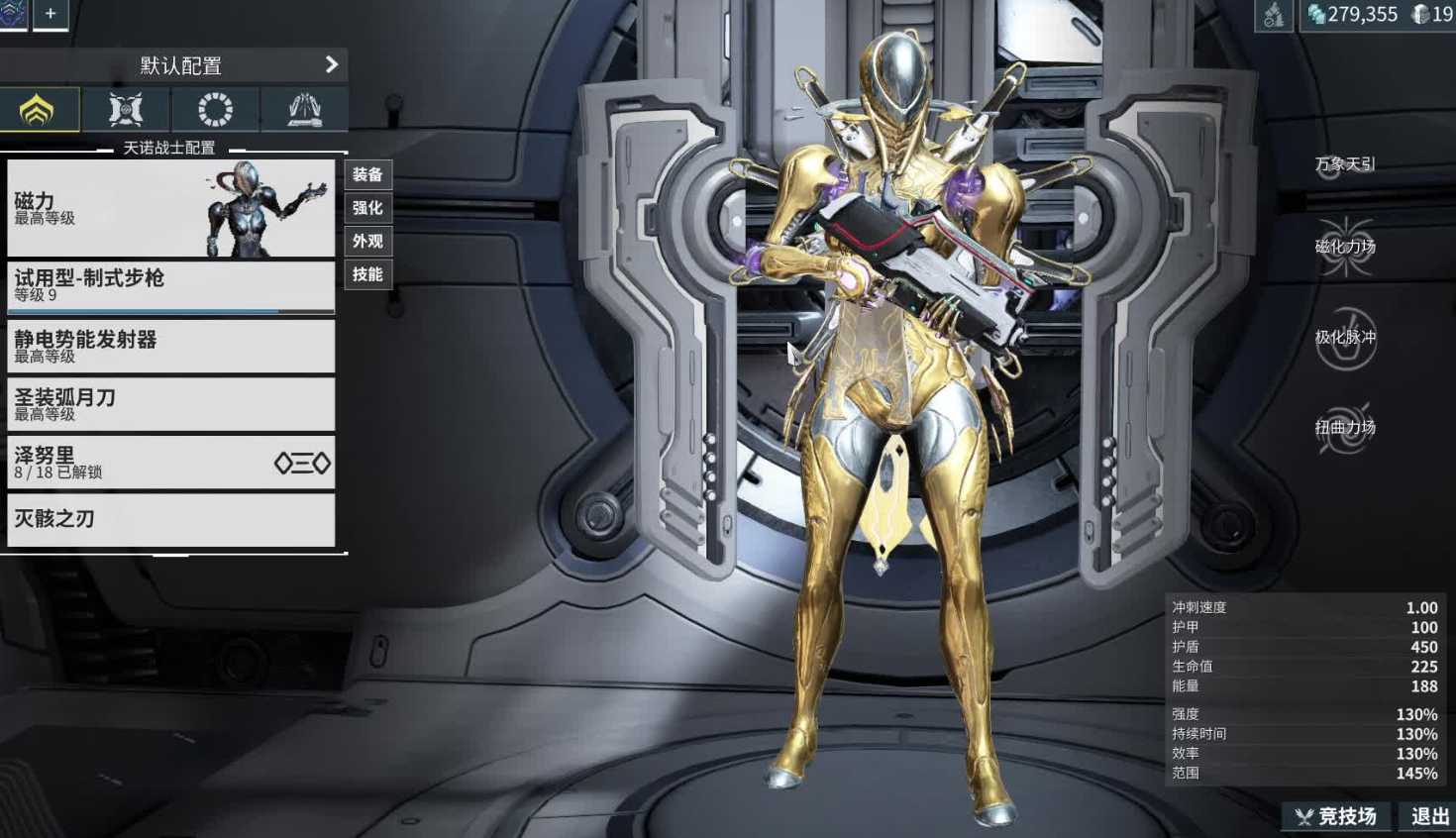
Task: Open the heavy weapon stand category icon
Action: [x=302, y=109]
